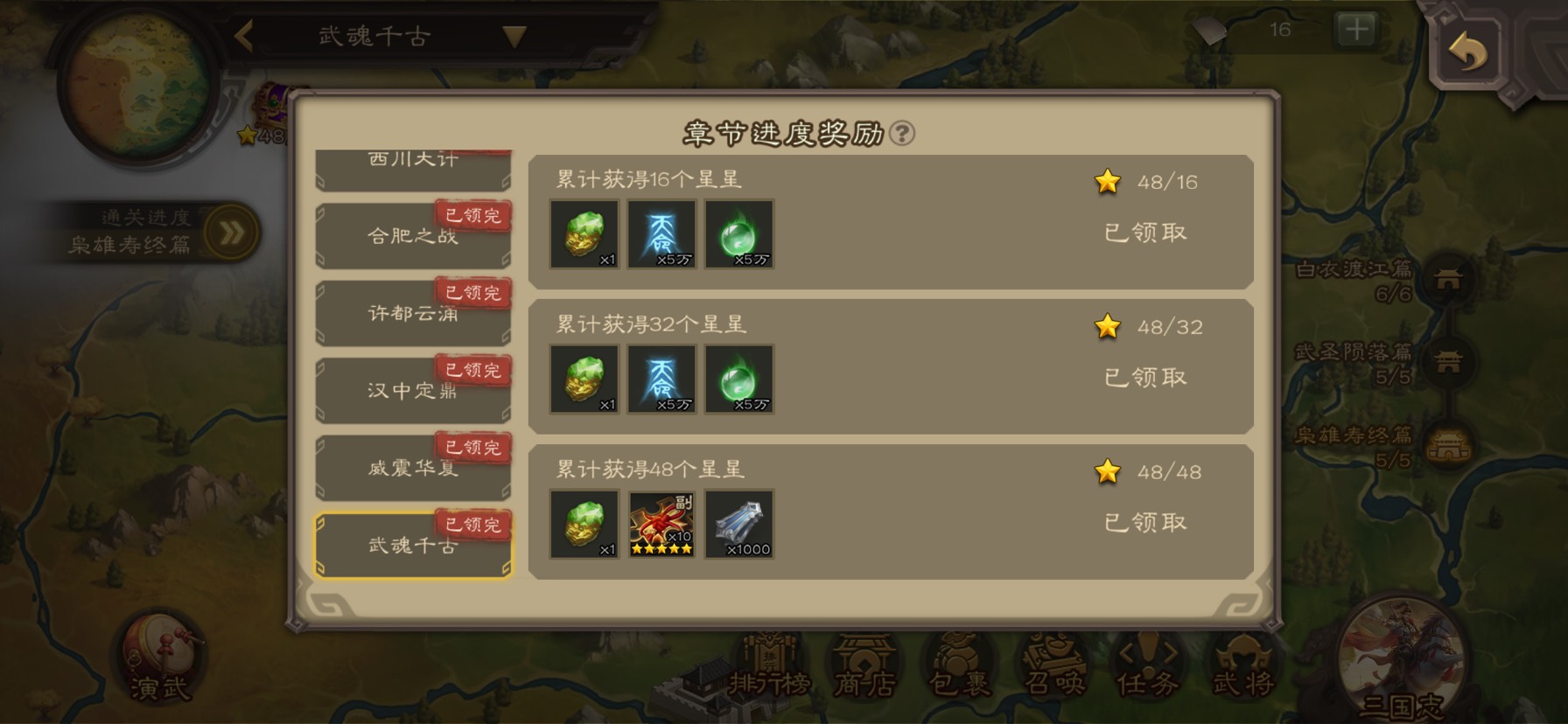
Task: Choose the 汉中定鼎 chapter tab
Action: (412, 390)
